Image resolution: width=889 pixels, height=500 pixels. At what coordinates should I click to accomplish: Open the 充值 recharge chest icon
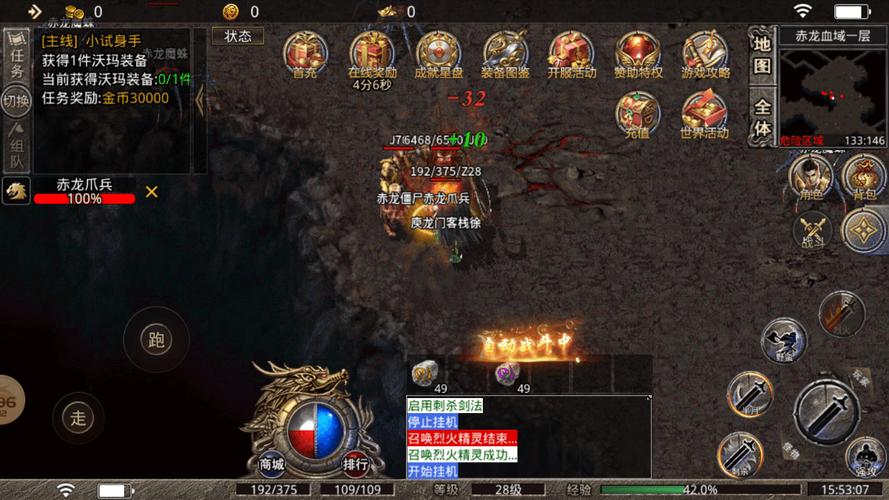click(x=638, y=113)
